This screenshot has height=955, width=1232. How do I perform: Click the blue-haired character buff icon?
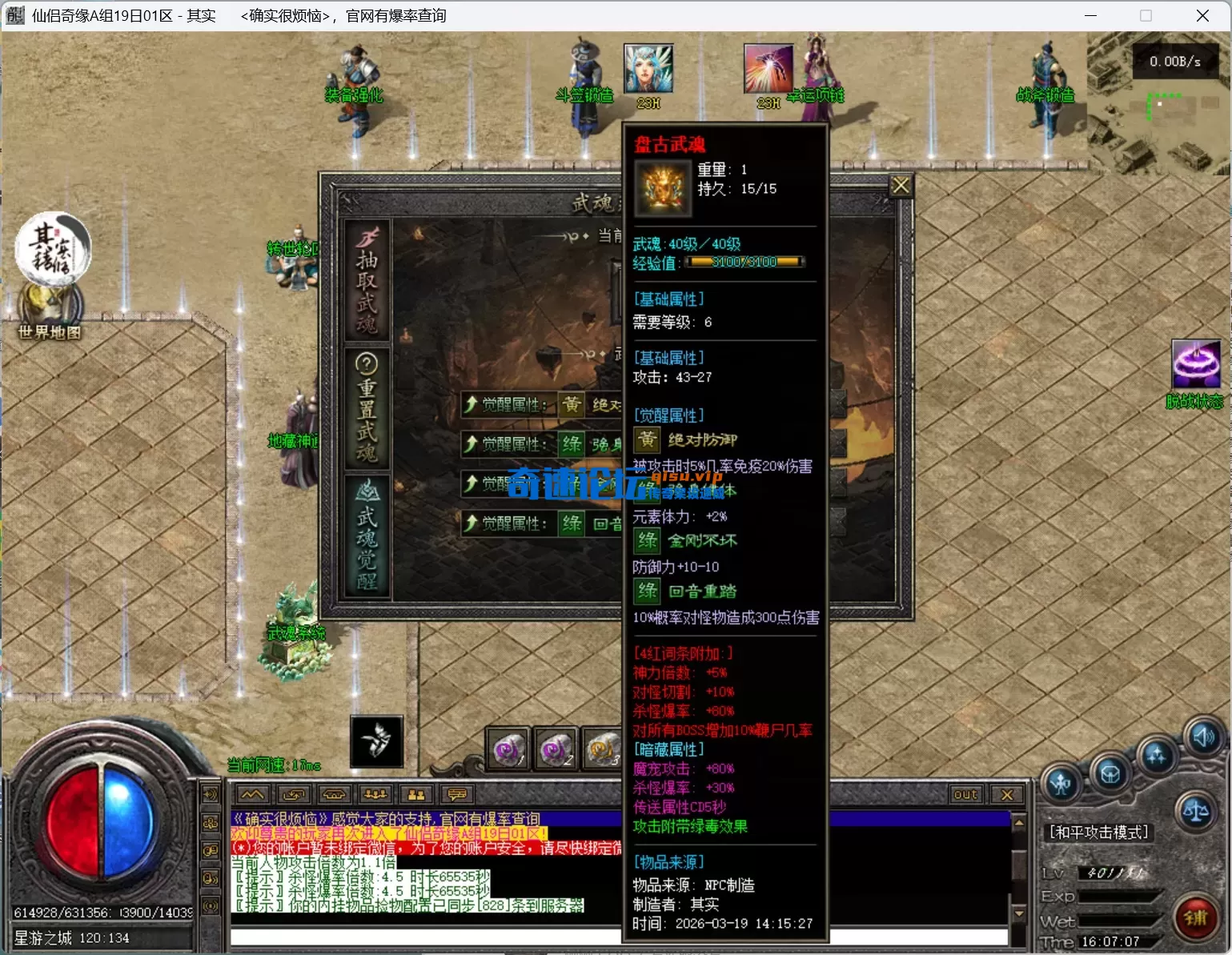648,69
